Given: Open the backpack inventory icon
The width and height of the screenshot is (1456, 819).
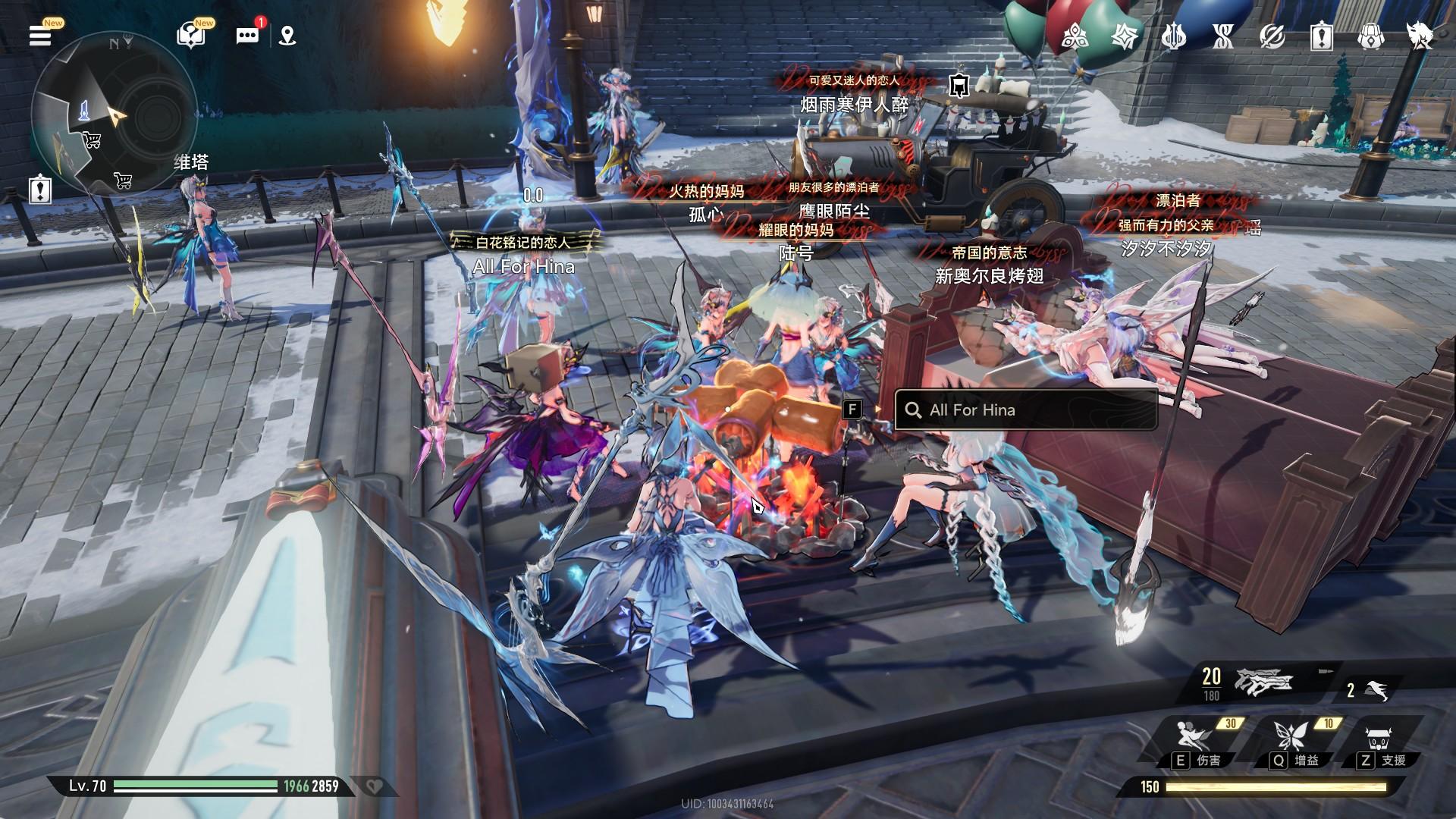Looking at the screenshot, I should (x=1370, y=36).
